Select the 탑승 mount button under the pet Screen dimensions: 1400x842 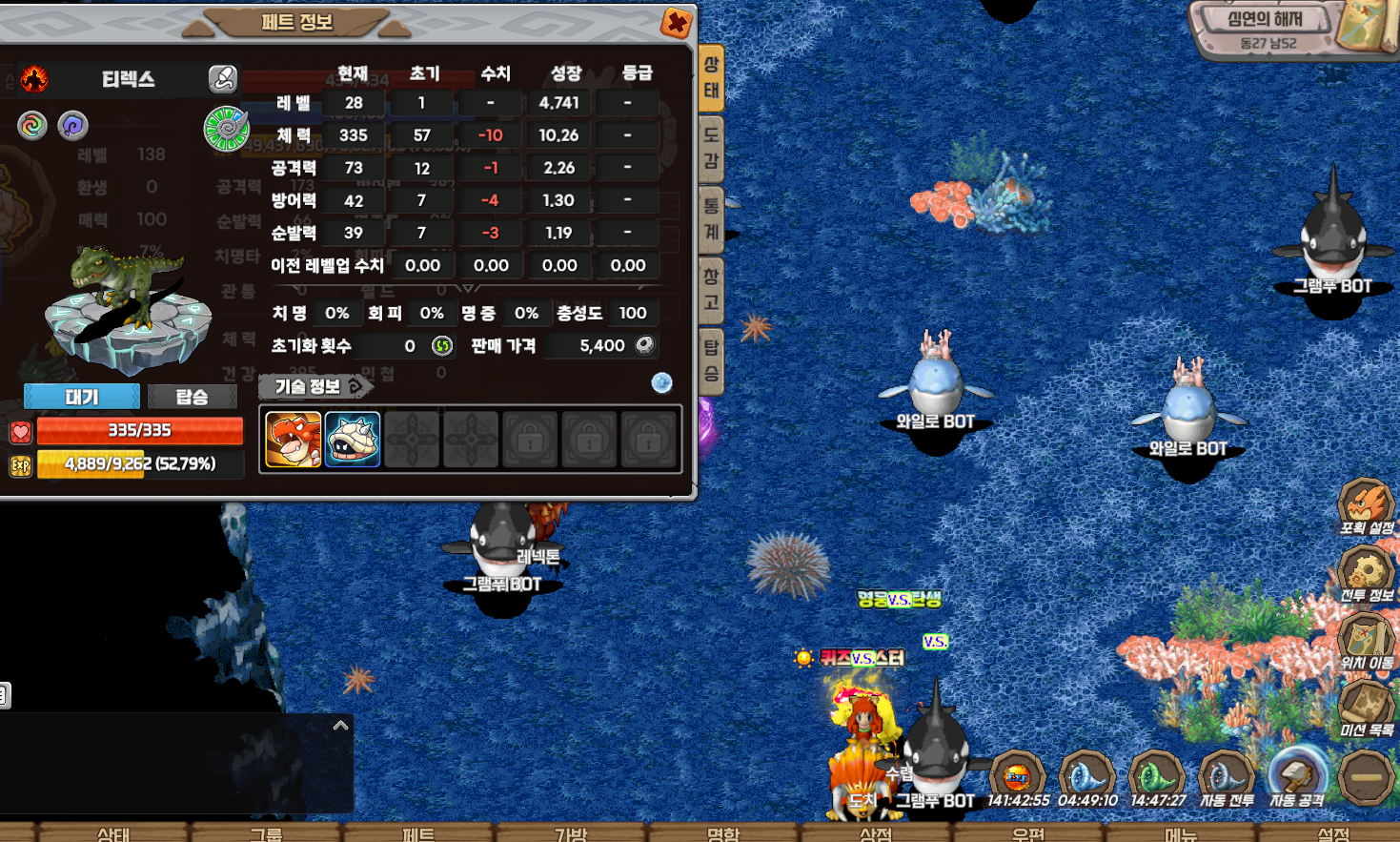192,397
